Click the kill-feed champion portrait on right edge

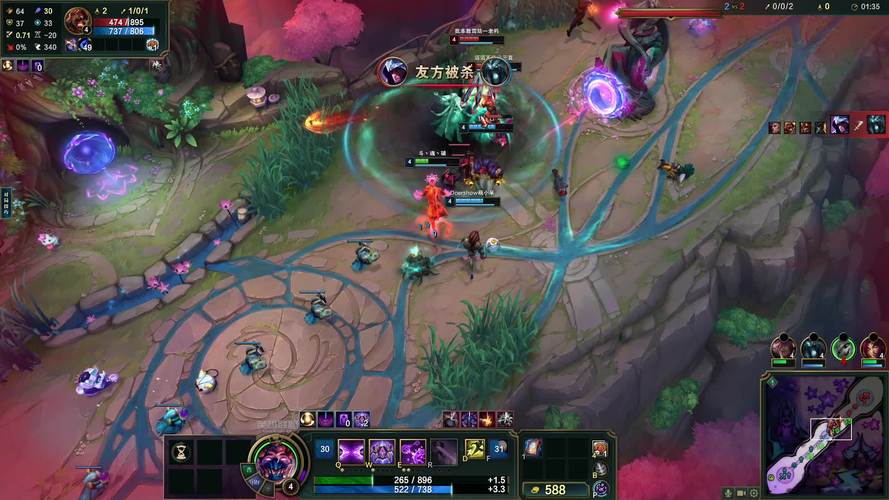876,125
